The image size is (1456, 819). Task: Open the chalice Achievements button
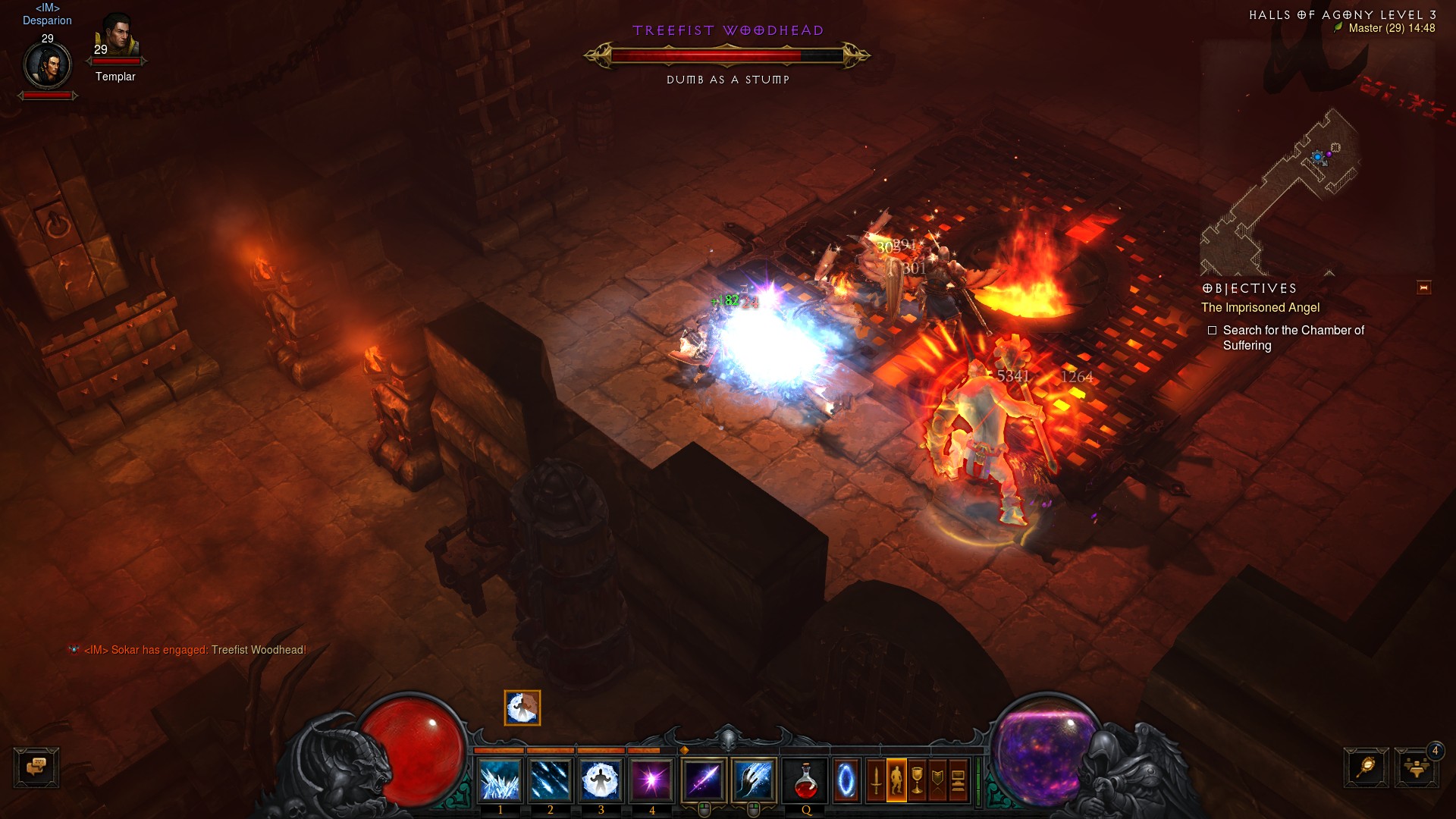[917, 780]
